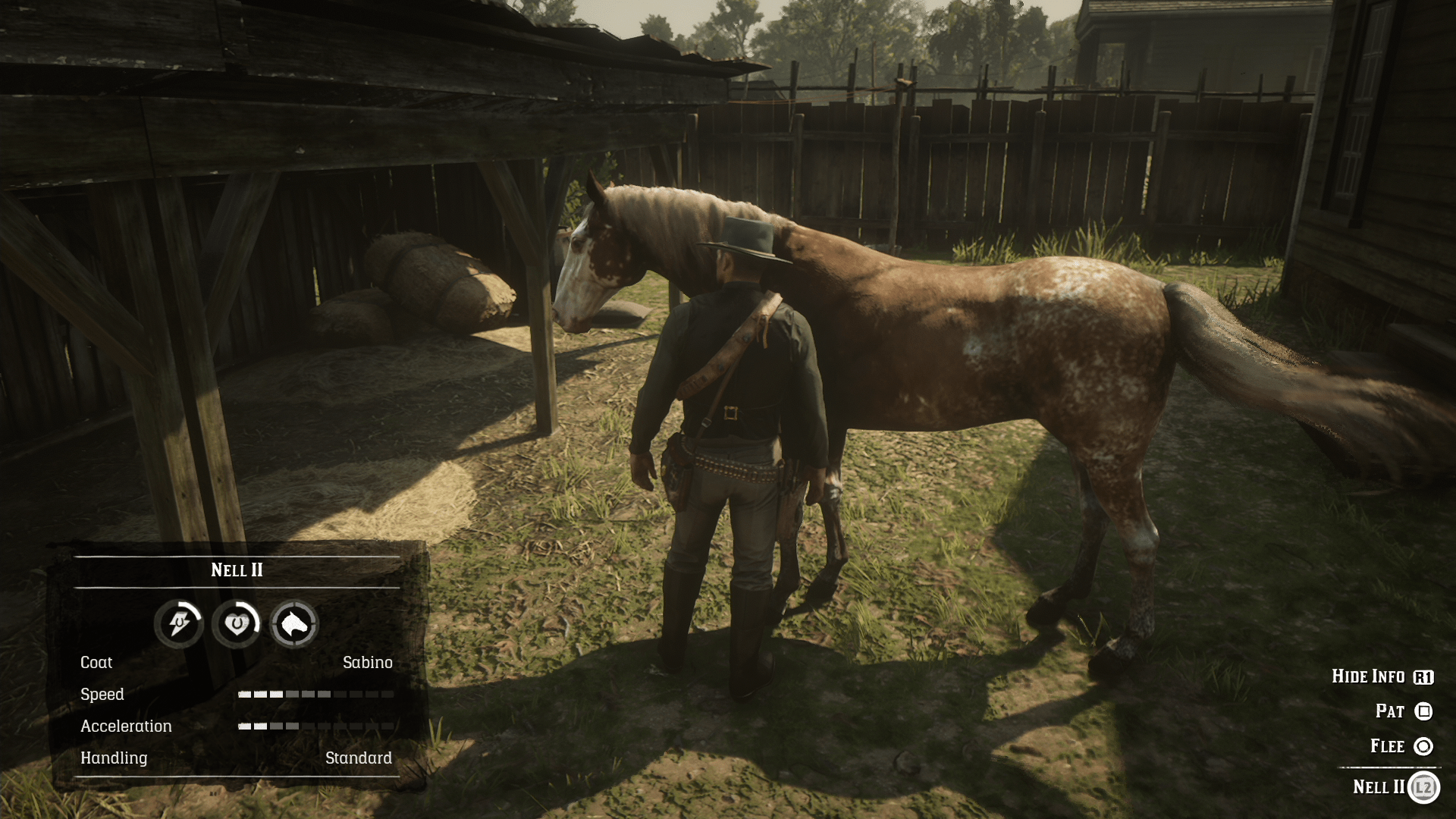
Task: Click the Standard handling value
Action: [x=358, y=758]
